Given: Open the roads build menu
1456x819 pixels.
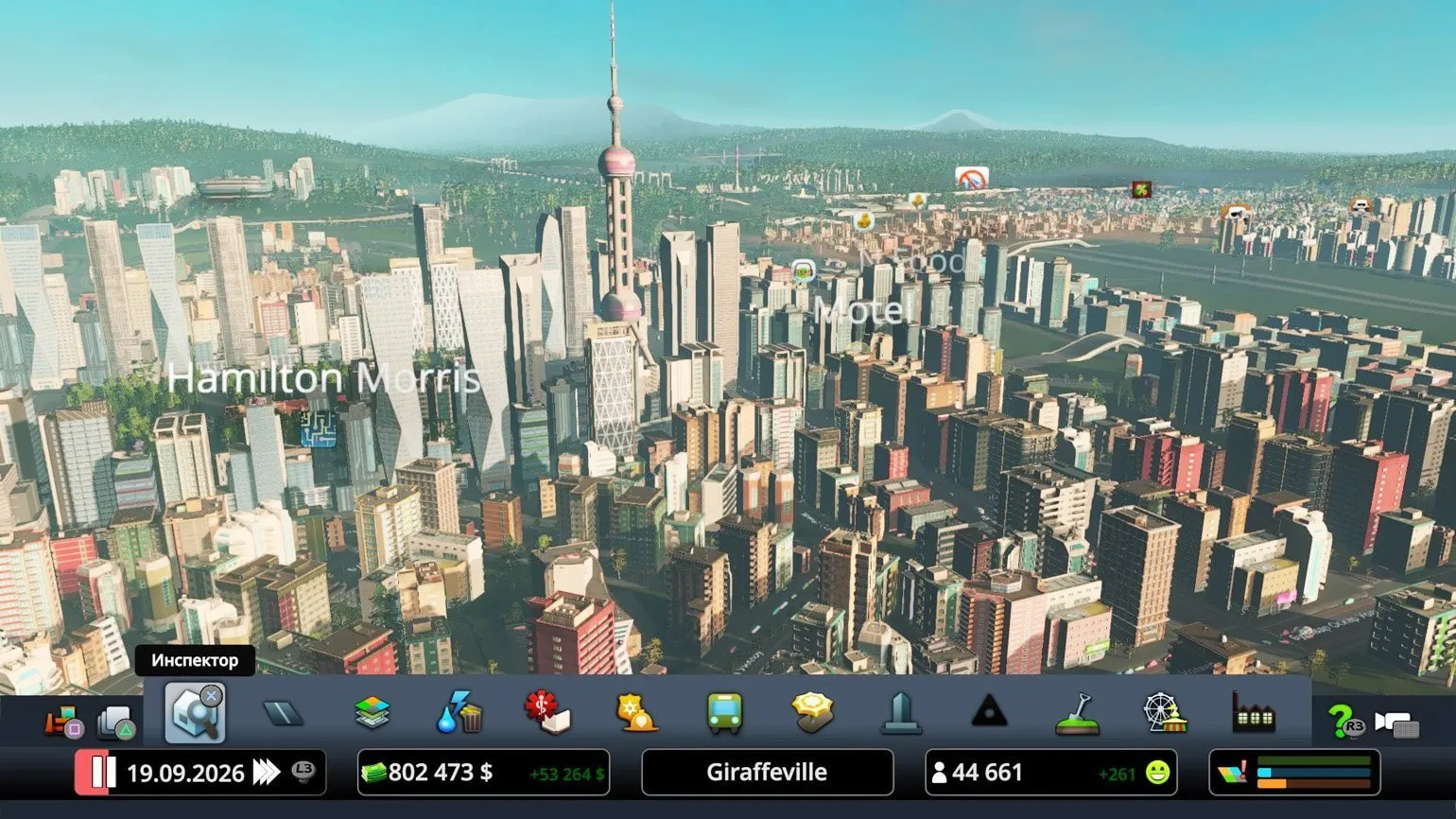Looking at the screenshot, I should click(283, 713).
